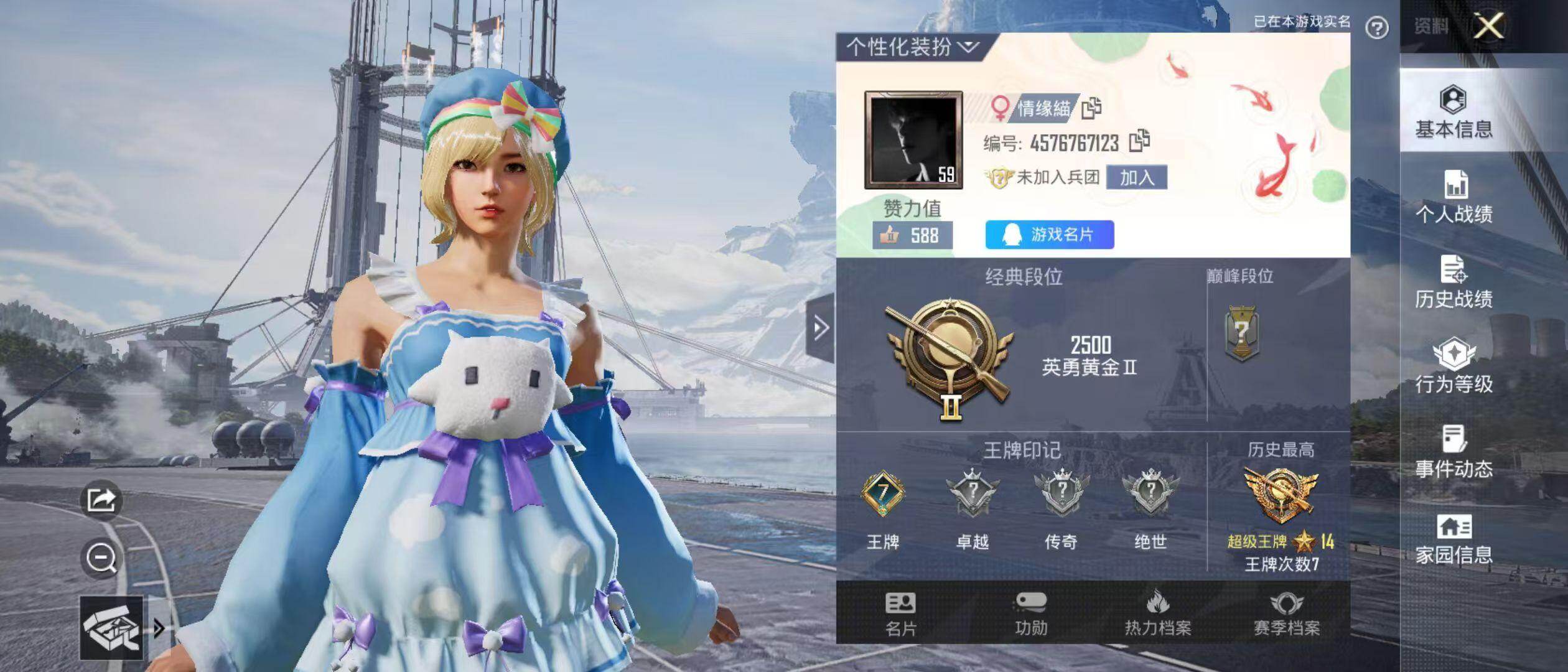Expand the 个性化装扮 dropdown
The image size is (1568, 672).
[x=912, y=47]
